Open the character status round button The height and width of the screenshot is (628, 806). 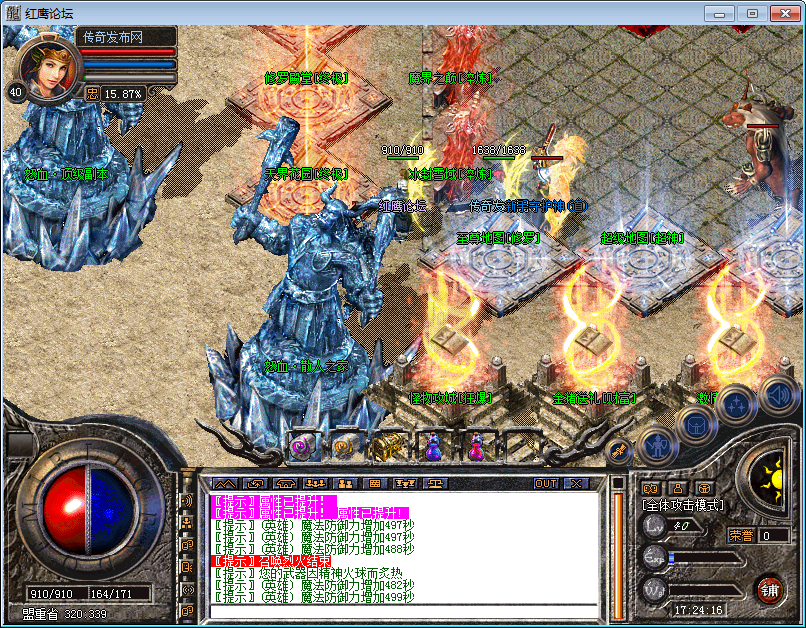click(656, 441)
